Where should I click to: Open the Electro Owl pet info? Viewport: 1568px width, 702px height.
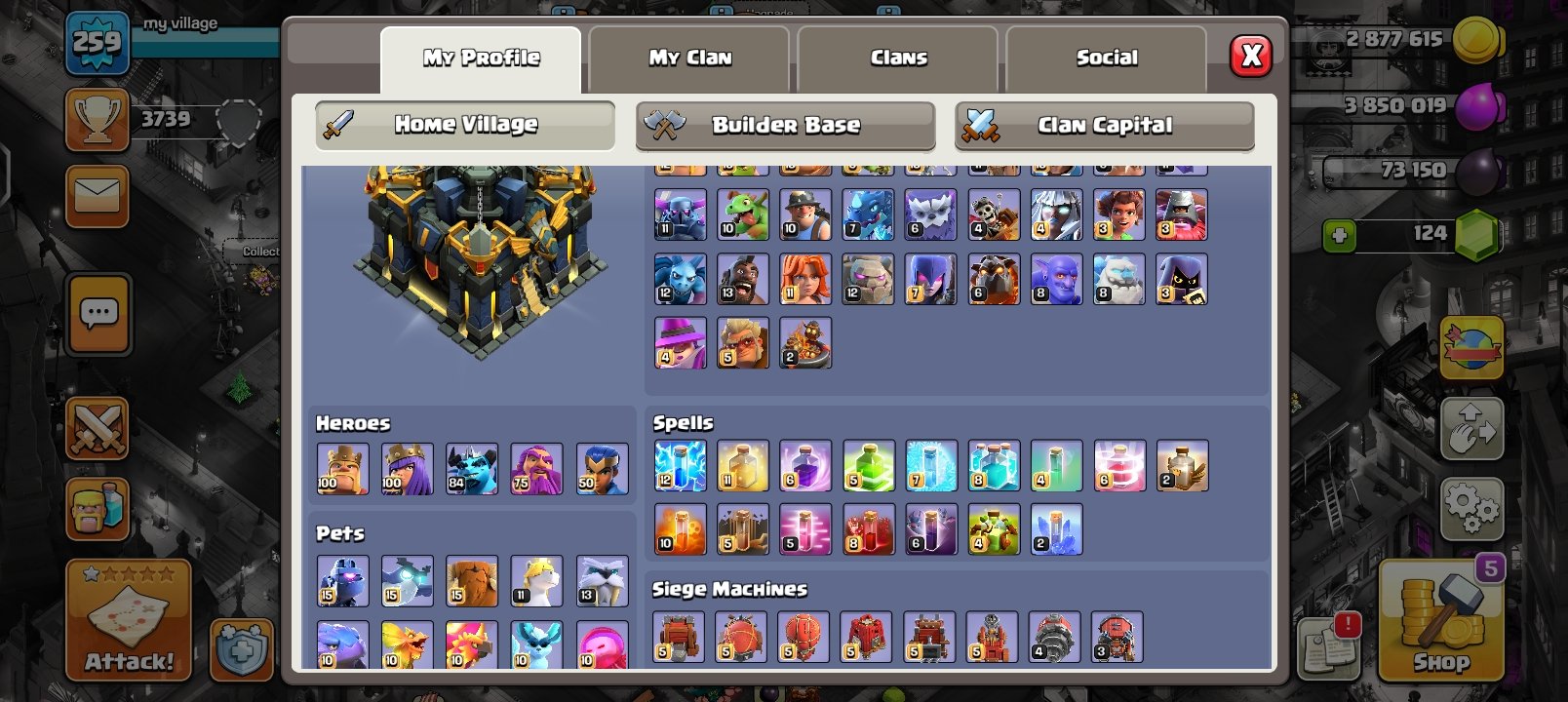pyautogui.click(x=408, y=580)
